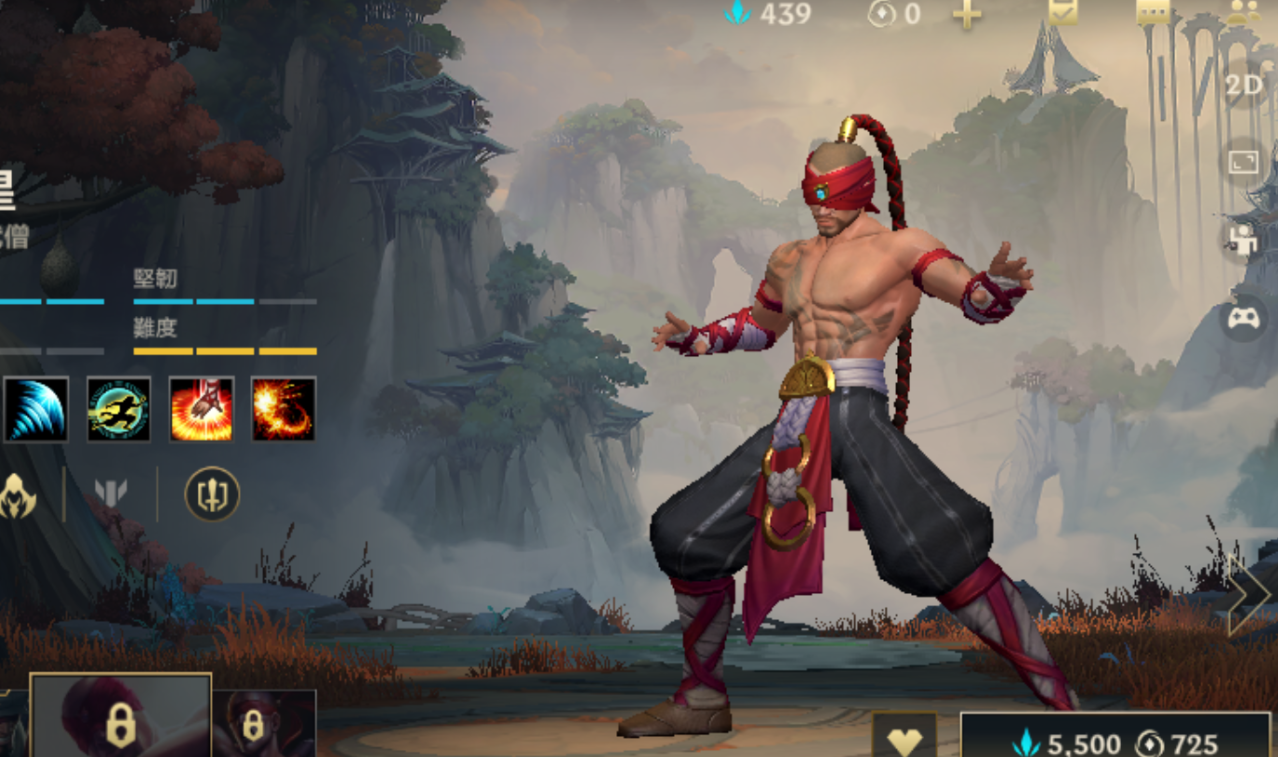Open the circled sword builds tab

point(212,494)
